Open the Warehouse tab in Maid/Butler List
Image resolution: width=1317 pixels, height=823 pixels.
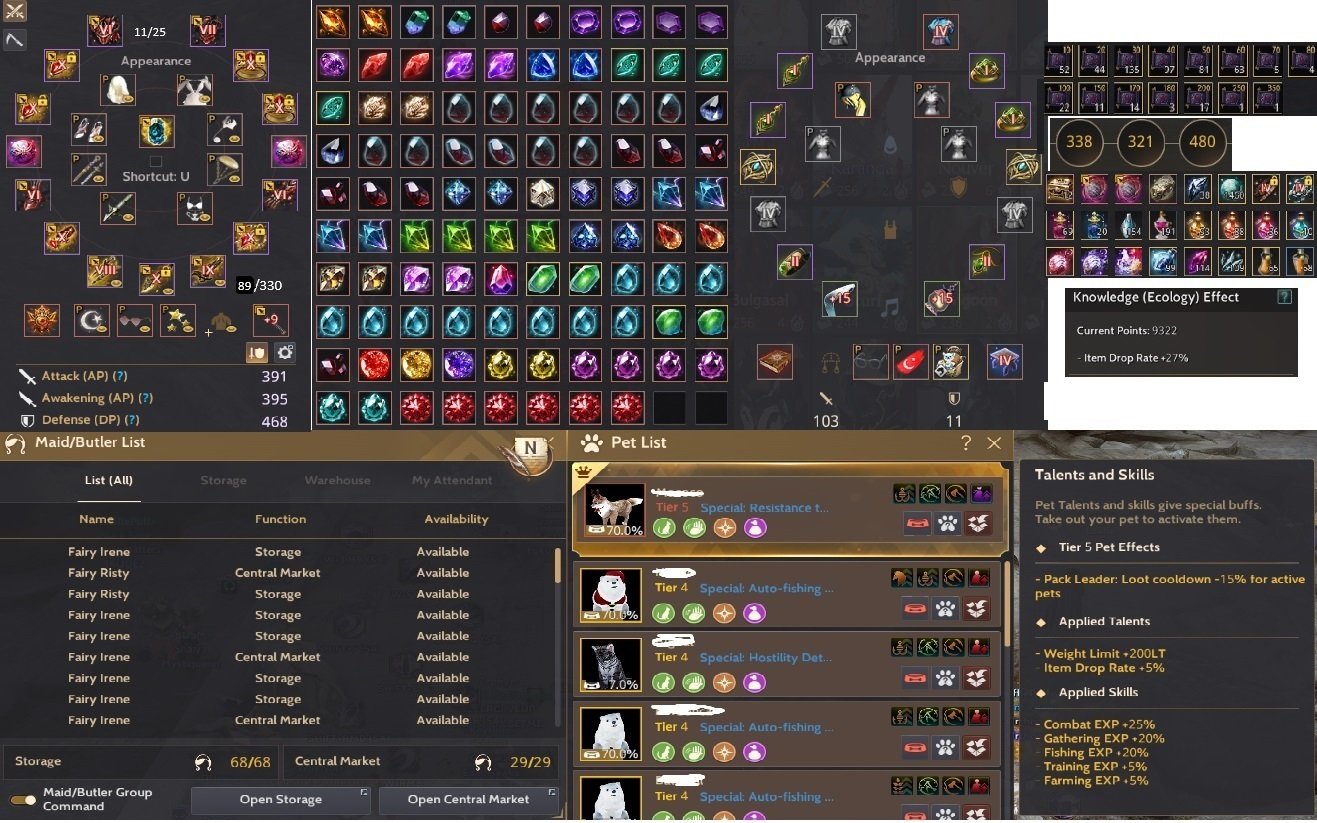click(x=337, y=480)
